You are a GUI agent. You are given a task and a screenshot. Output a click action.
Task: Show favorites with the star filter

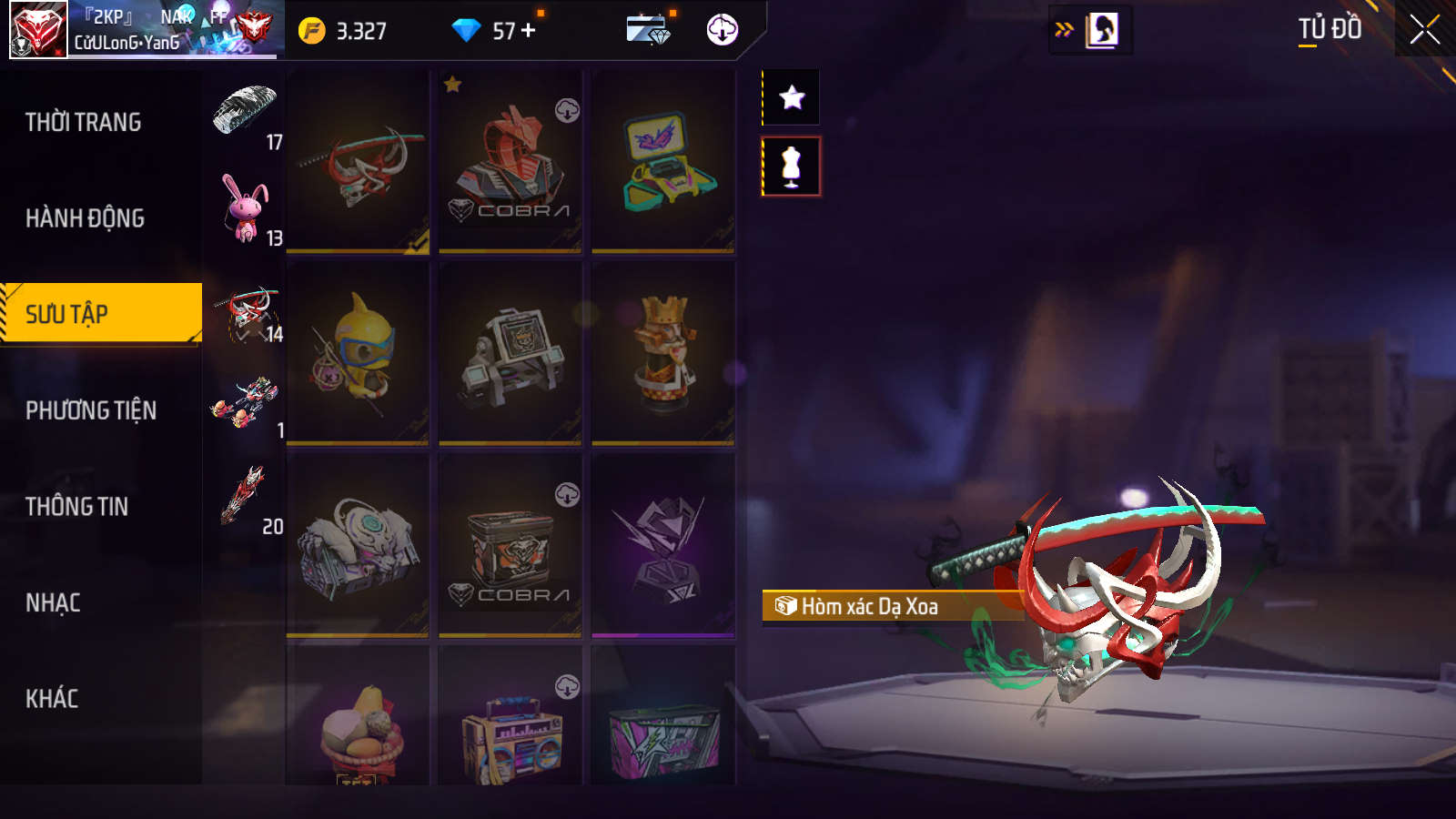coord(792,97)
